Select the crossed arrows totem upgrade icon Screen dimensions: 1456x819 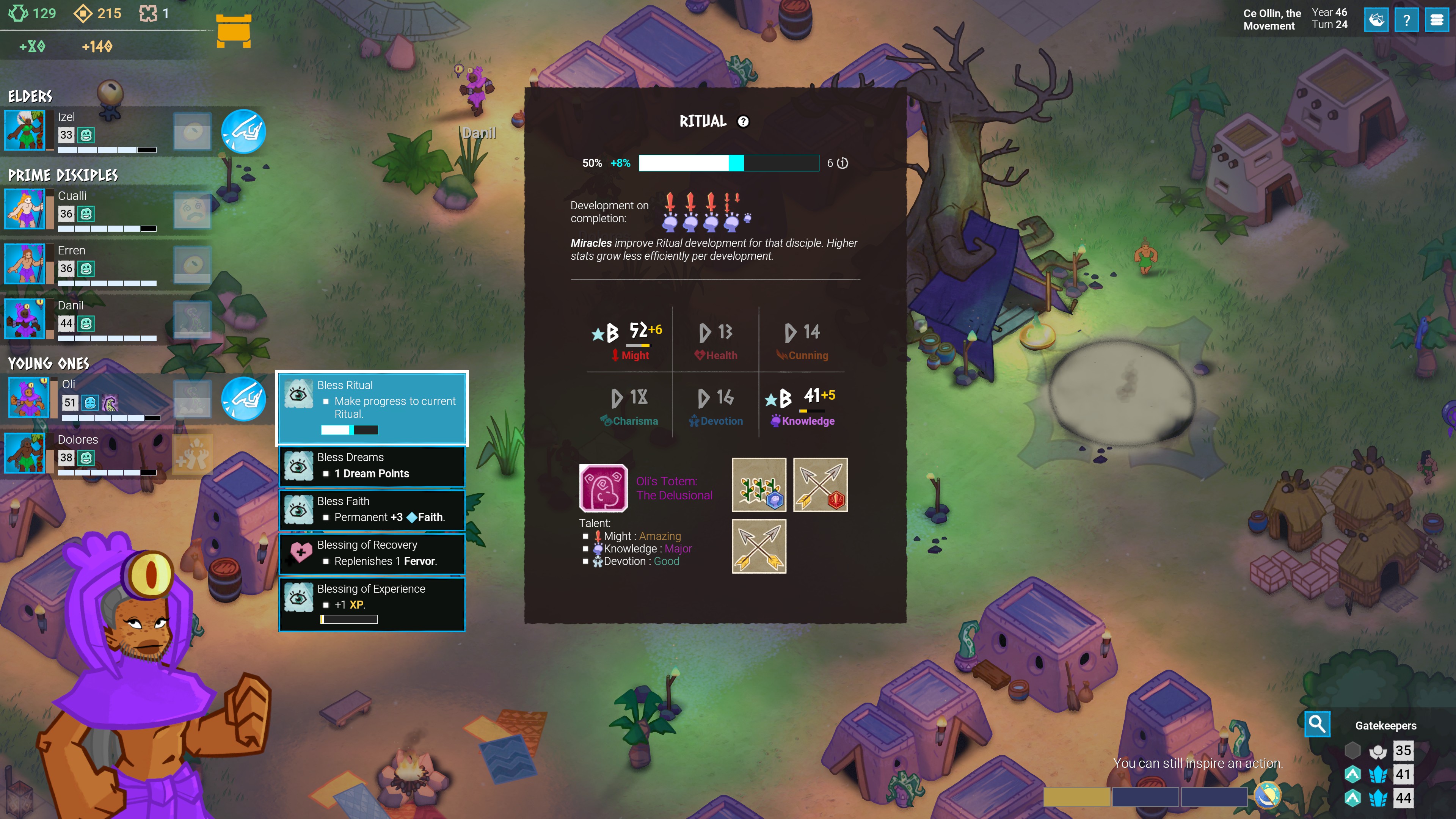click(759, 546)
